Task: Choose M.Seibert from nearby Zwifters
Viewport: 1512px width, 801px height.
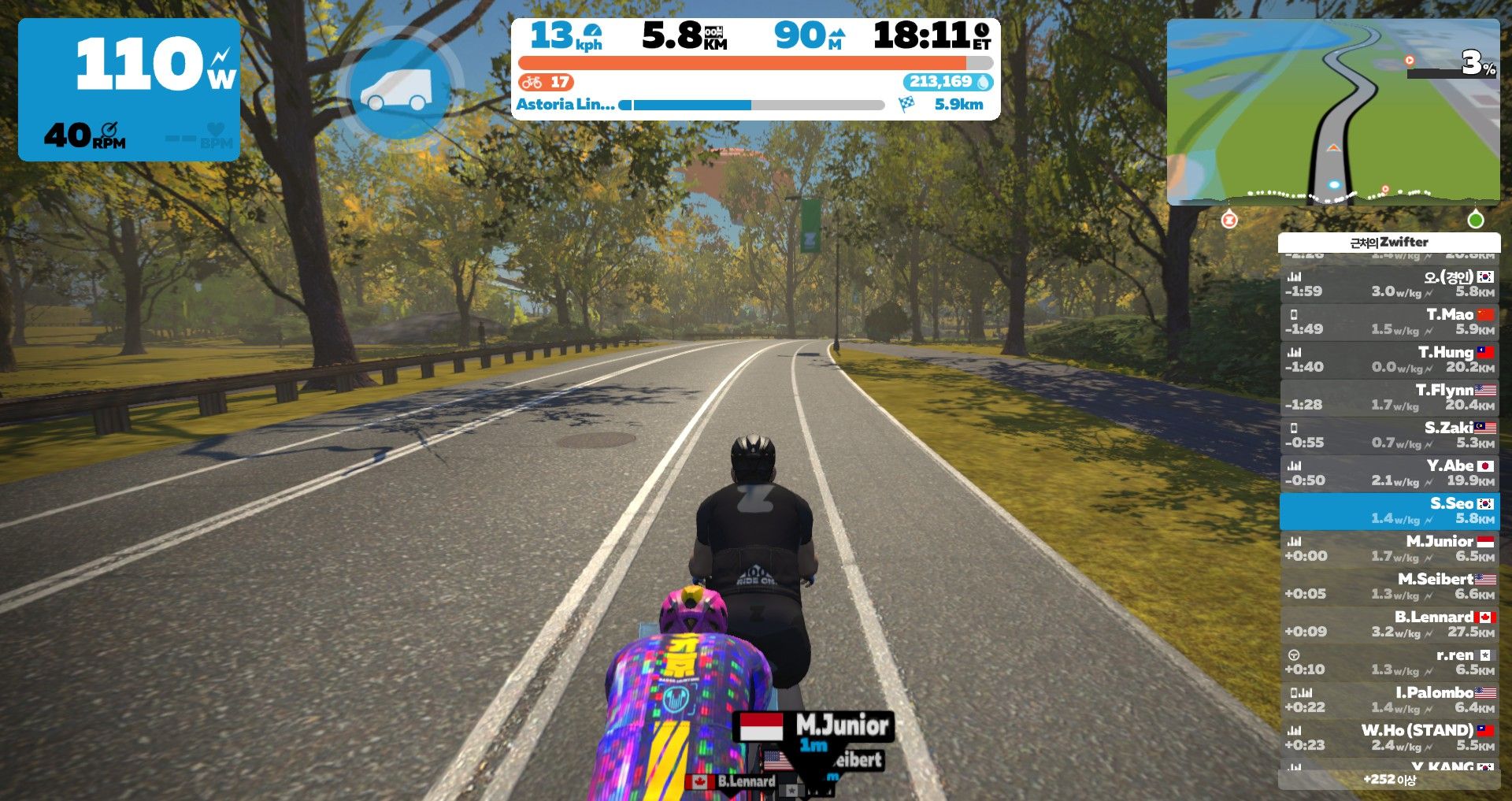Action: [1389, 586]
